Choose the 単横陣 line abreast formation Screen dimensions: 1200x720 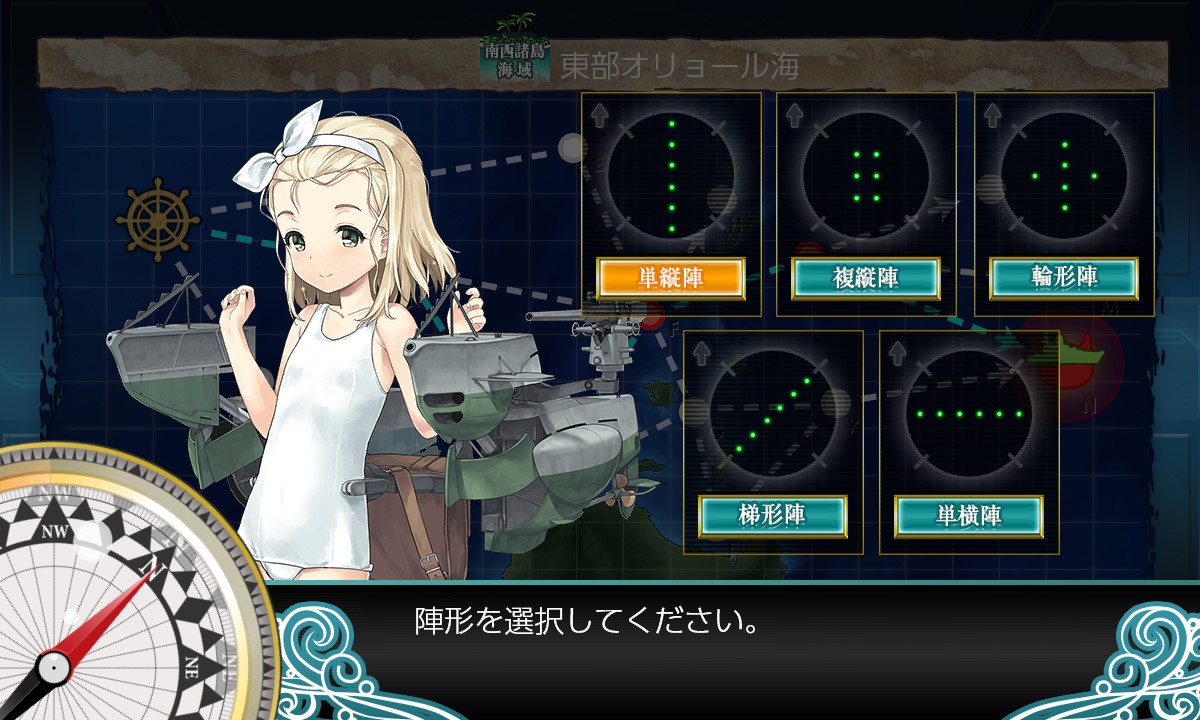point(968,516)
